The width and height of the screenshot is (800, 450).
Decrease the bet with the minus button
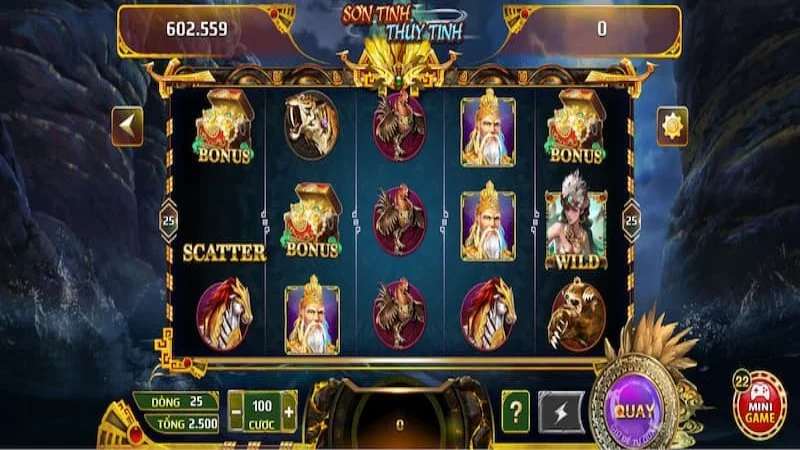[x=236, y=411]
